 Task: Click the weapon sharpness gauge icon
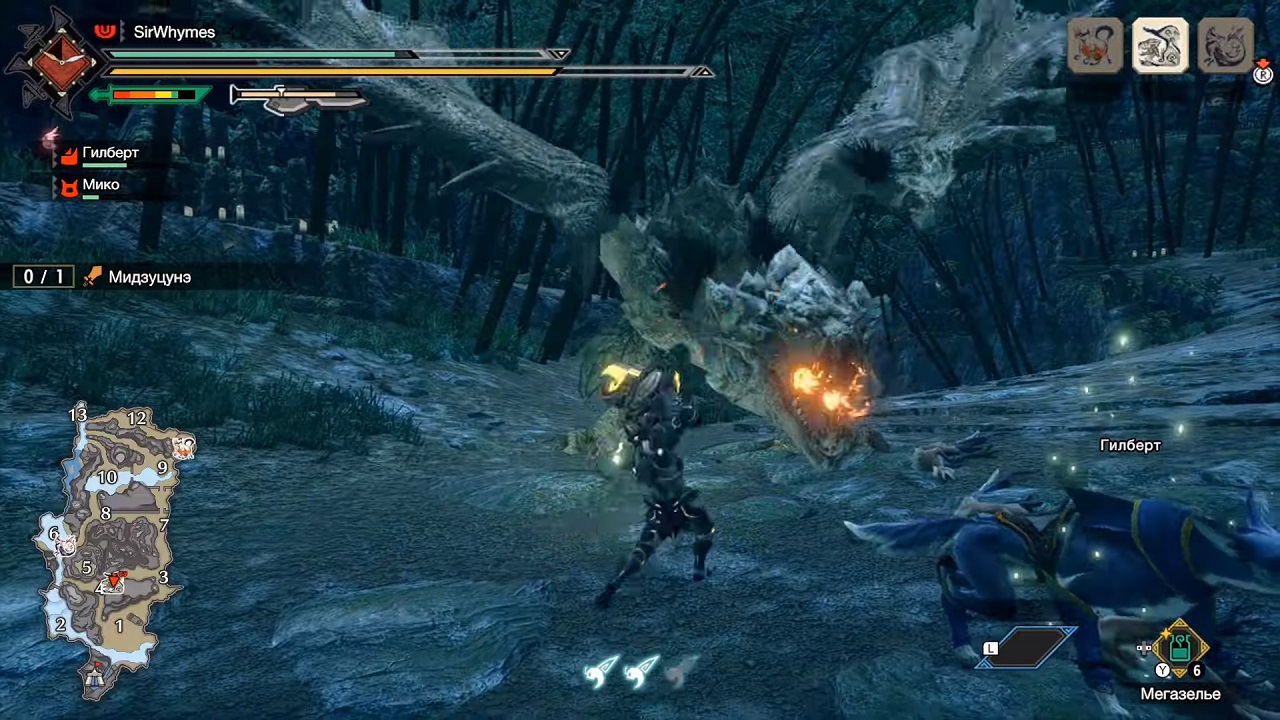point(296,97)
